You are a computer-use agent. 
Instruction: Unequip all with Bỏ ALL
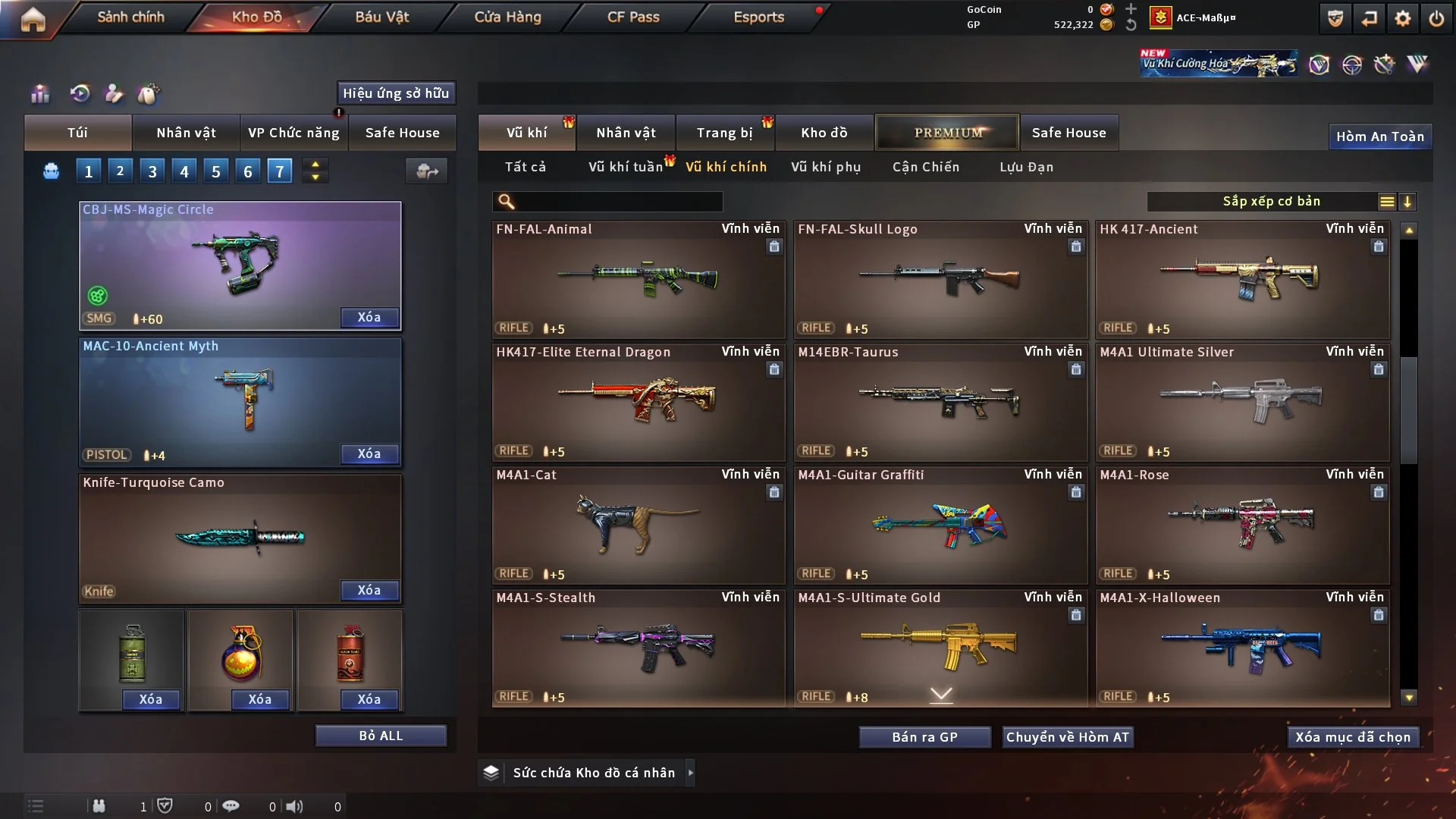coord(381,736)
